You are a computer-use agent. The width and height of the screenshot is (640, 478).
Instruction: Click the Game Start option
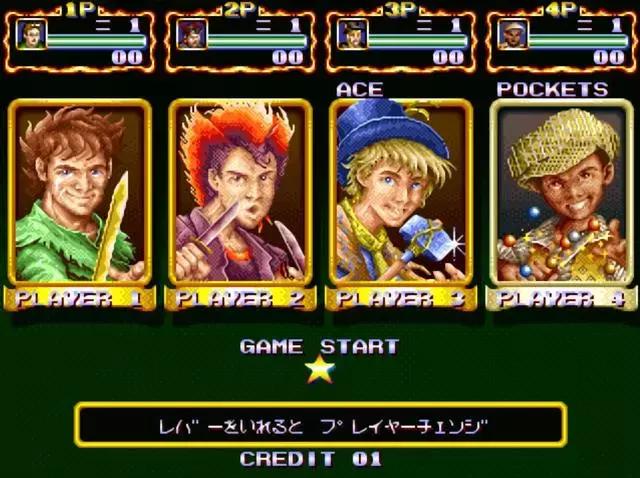tap(319, 348)
